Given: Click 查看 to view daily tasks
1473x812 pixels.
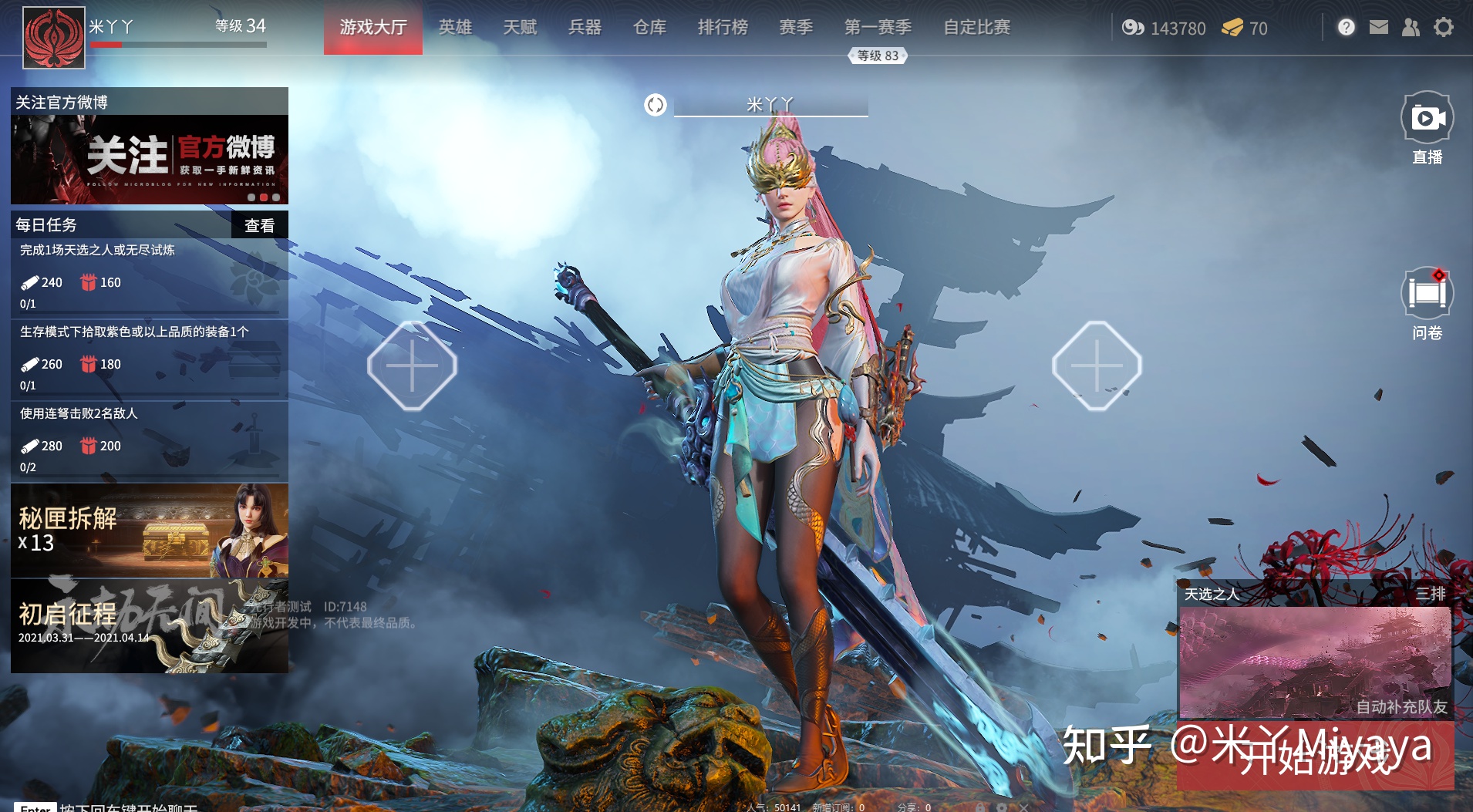Looking at the screenshot, I should [259, 225].
